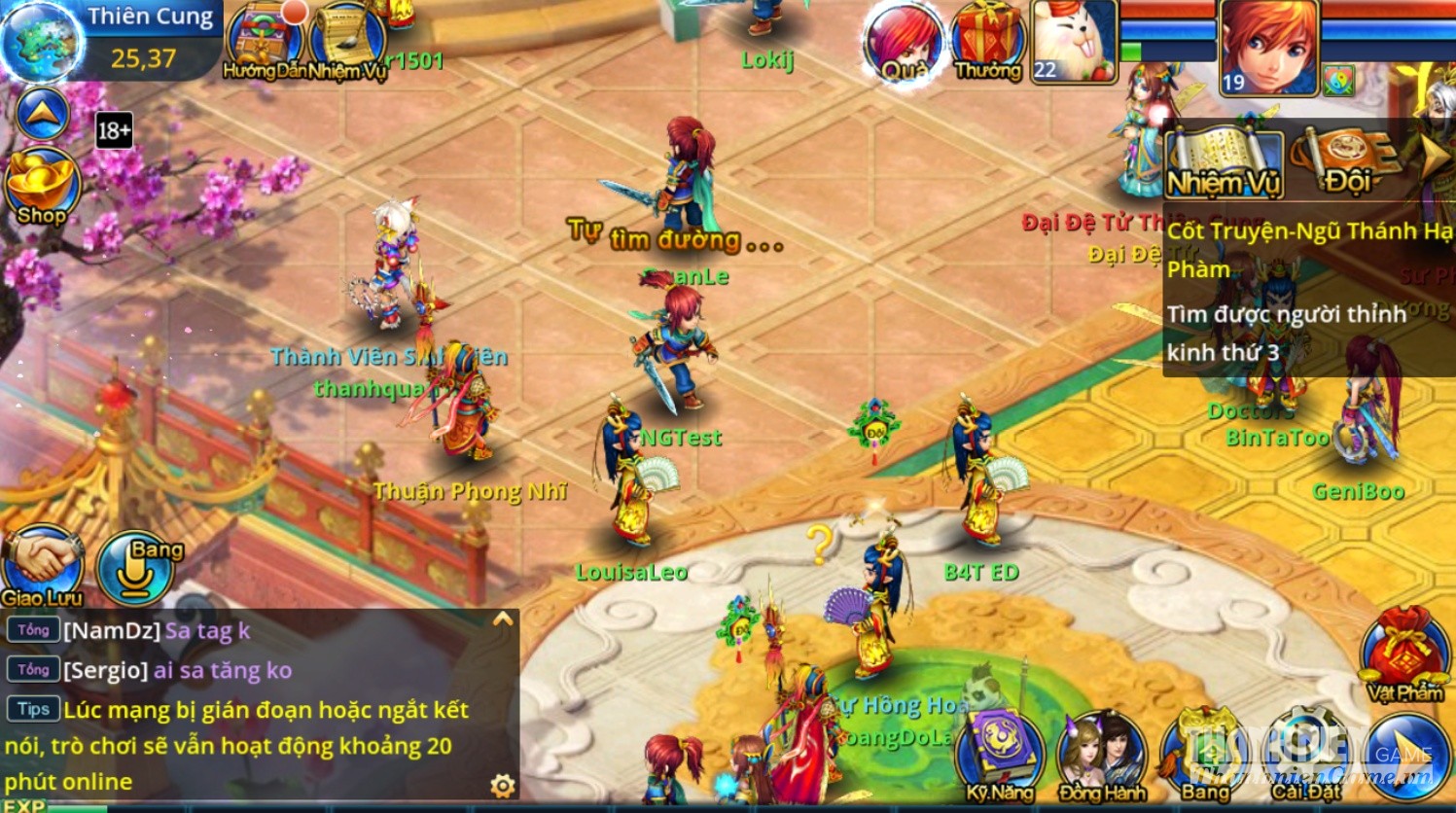Screen dimensions: 1456x813
Task: Open the Kỹ Năng skills book
Action: pyautogui.click(x=999, y=755)
